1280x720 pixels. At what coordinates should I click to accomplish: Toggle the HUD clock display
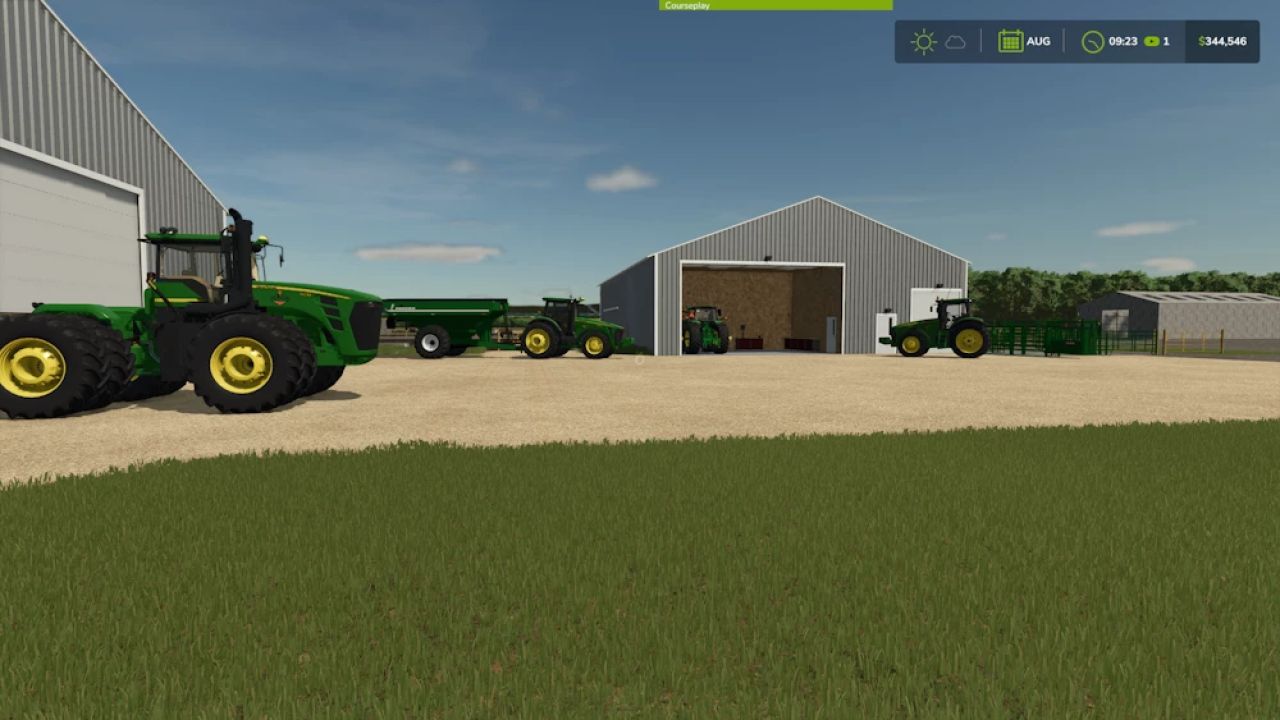tap(1110, 41)
